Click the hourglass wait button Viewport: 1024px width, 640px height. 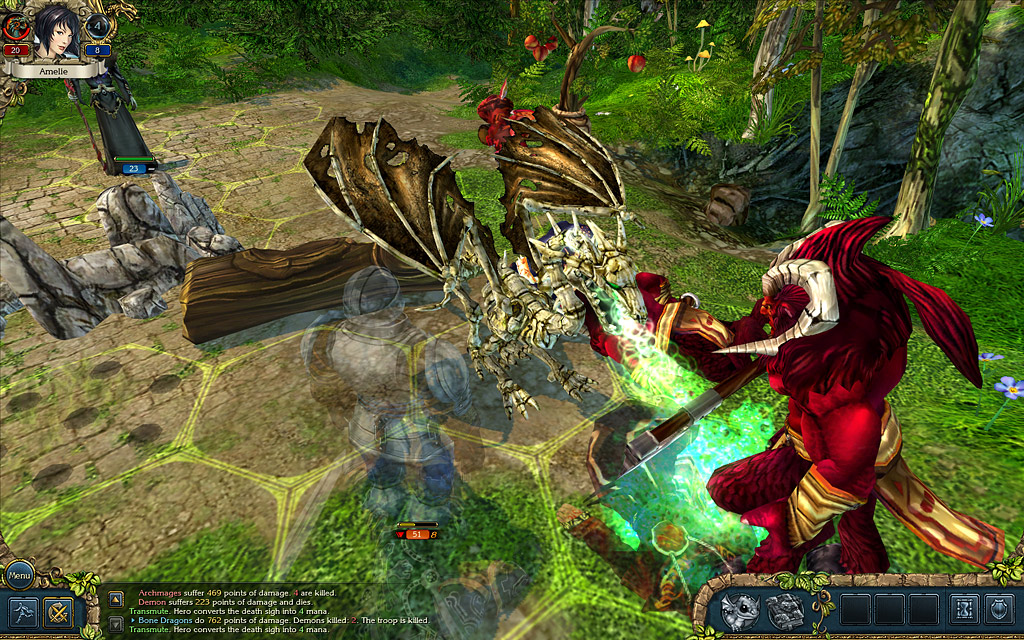[965, 609]
